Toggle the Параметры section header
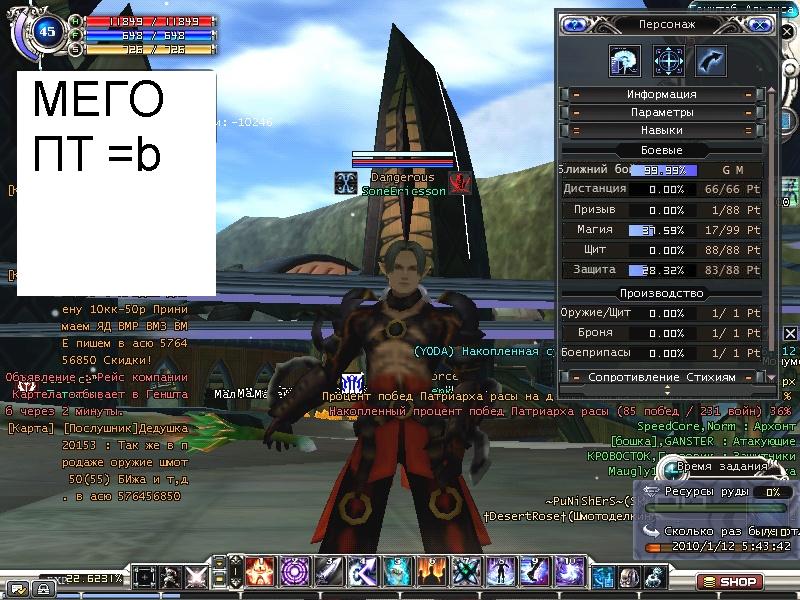 point(662,113)
